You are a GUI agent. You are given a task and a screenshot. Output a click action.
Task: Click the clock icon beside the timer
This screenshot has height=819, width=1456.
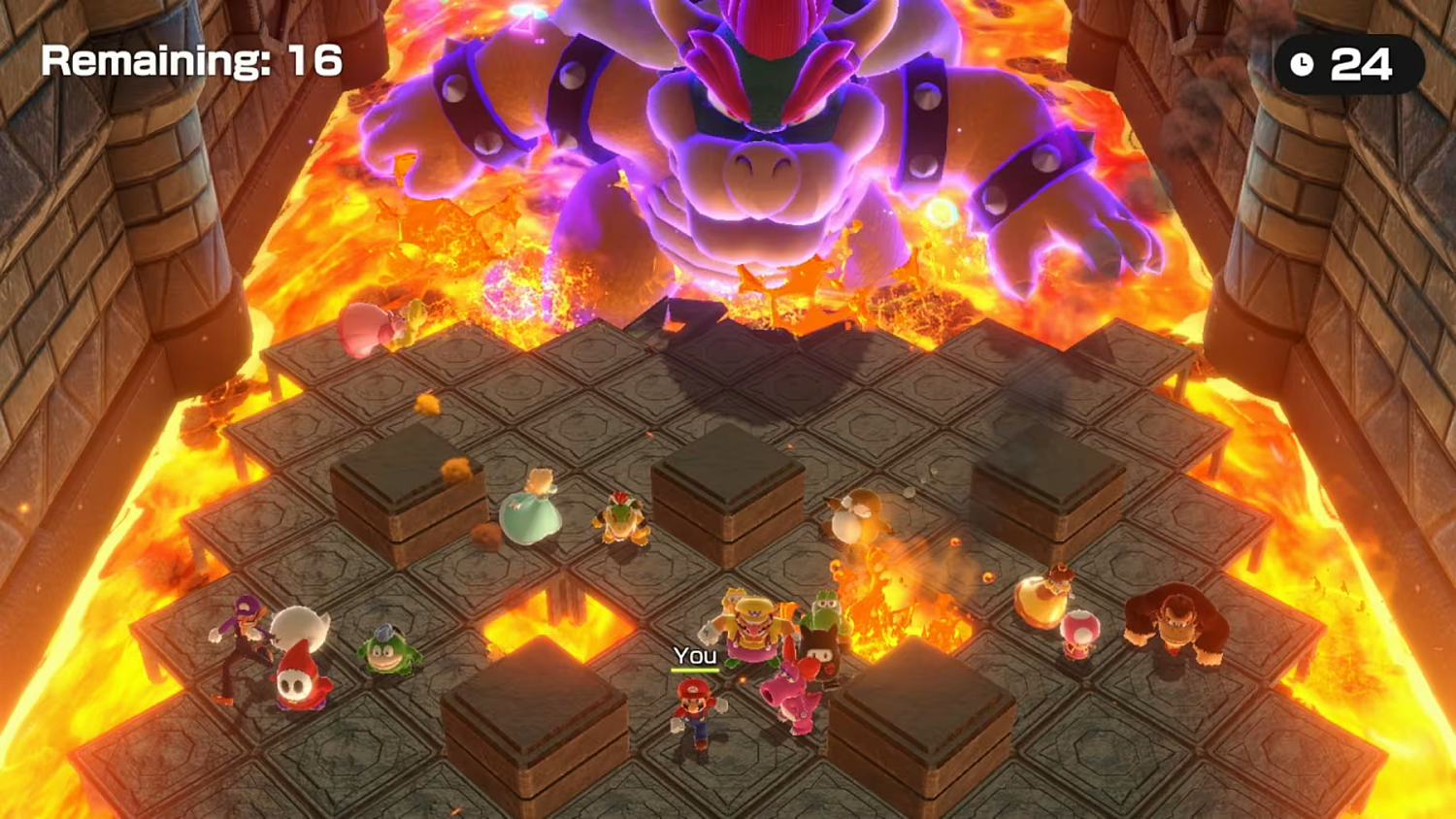(x=1302, y=66)
